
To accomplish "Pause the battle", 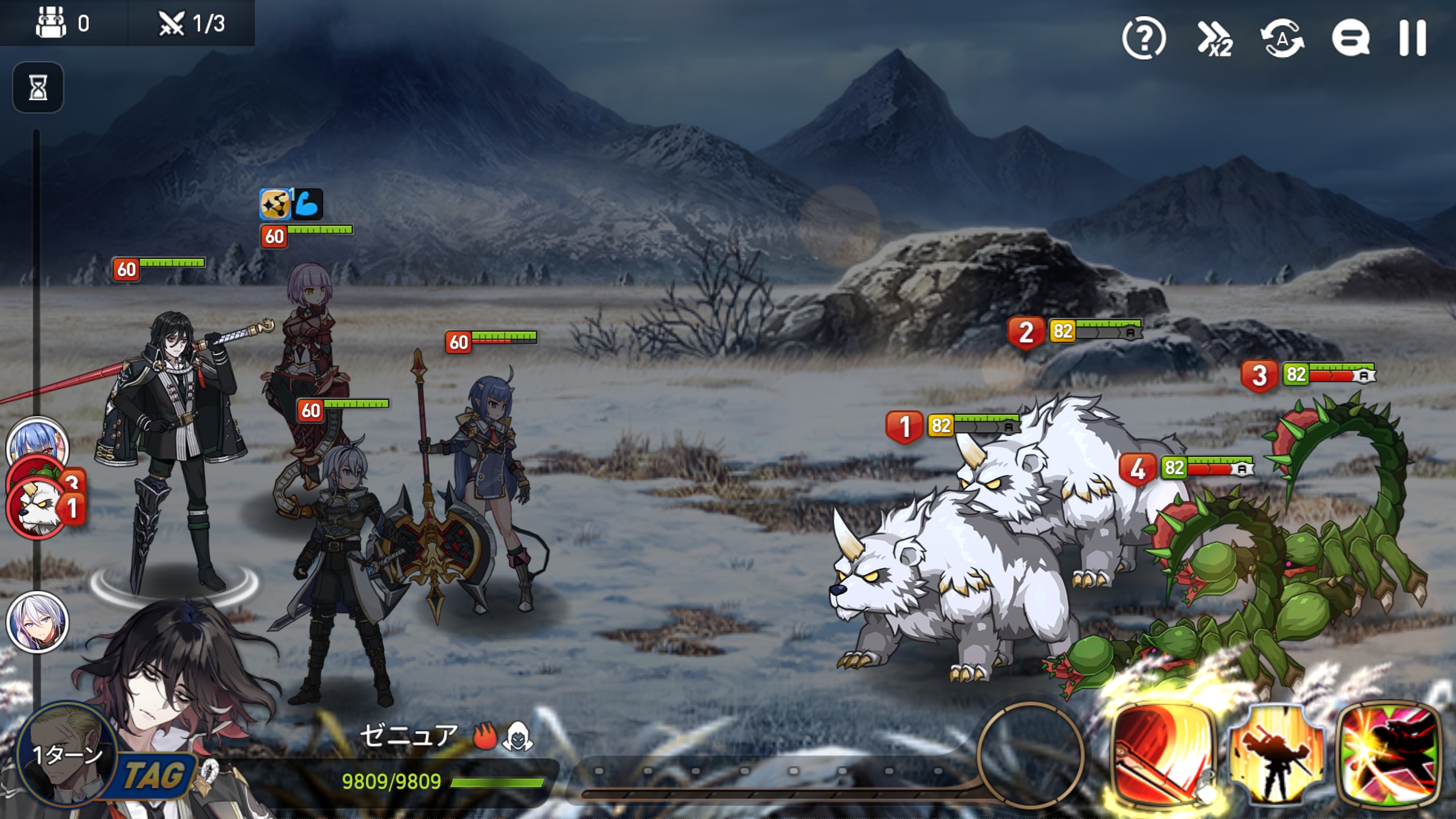I will tap(1412, 38).
